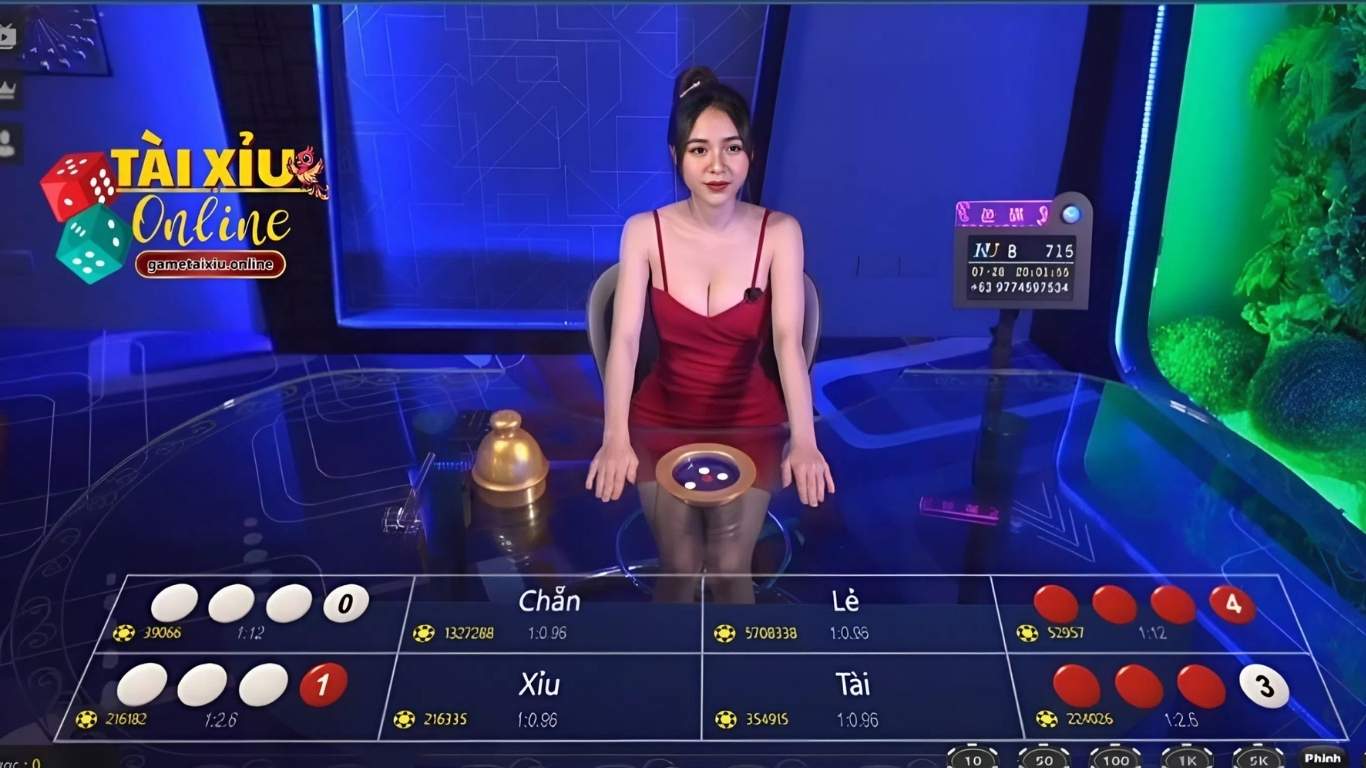
Task: Select the 5K betting chip
Action: coord(1258,760)
